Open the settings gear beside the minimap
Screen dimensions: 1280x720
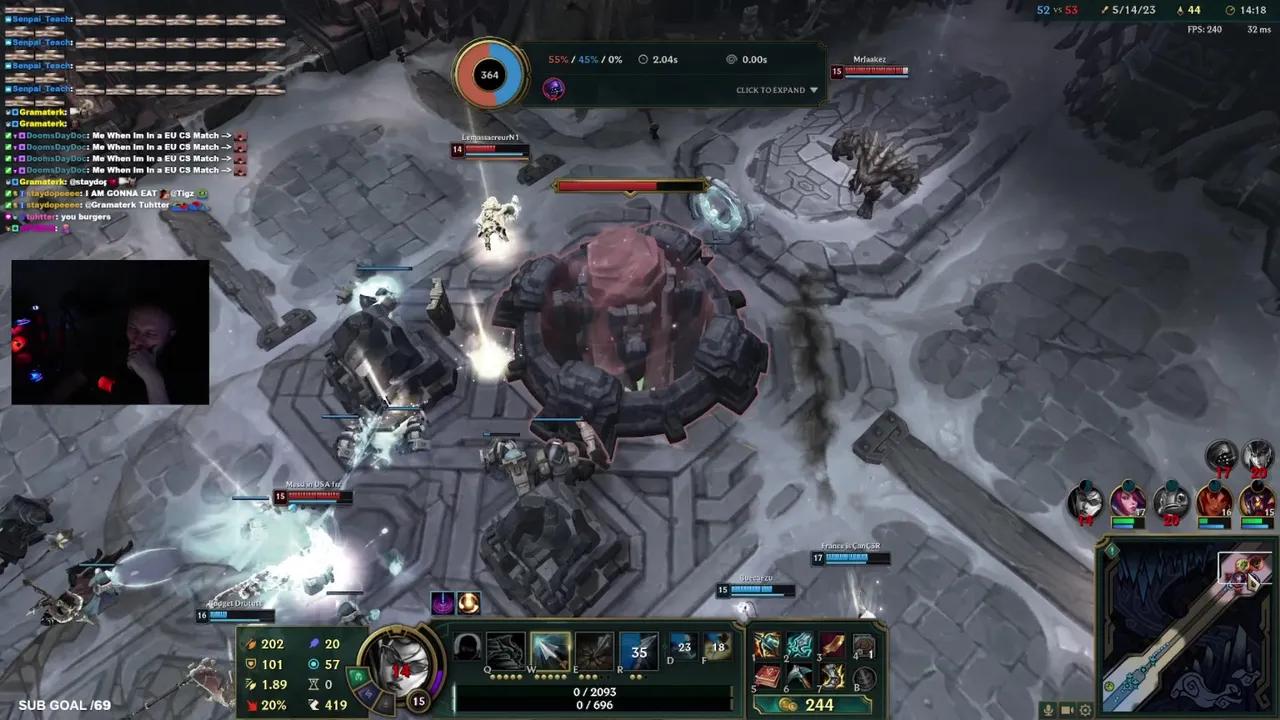coord(1085,710)
